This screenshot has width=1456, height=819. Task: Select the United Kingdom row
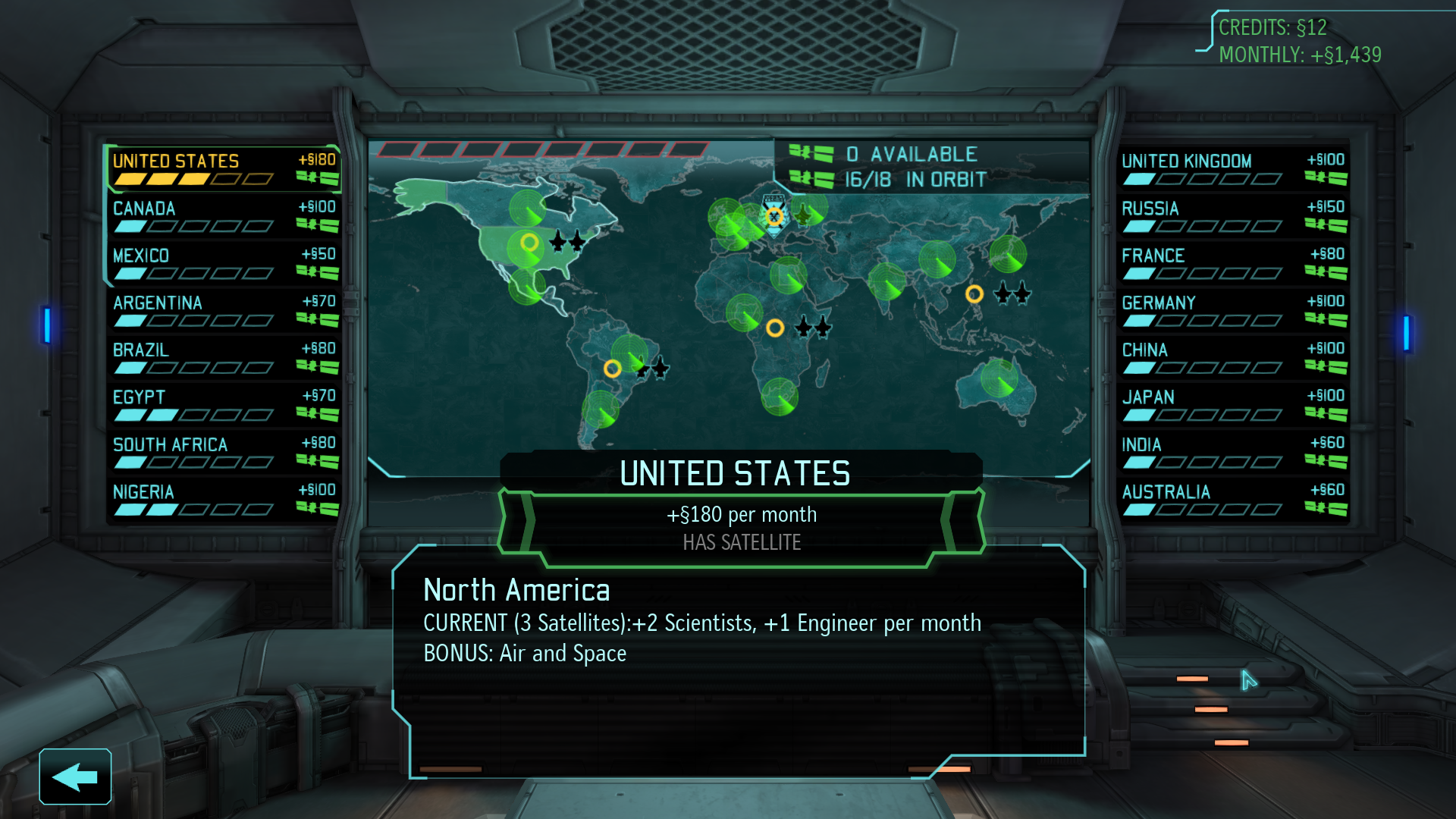pyautogui.click(x=1232, y=169)
